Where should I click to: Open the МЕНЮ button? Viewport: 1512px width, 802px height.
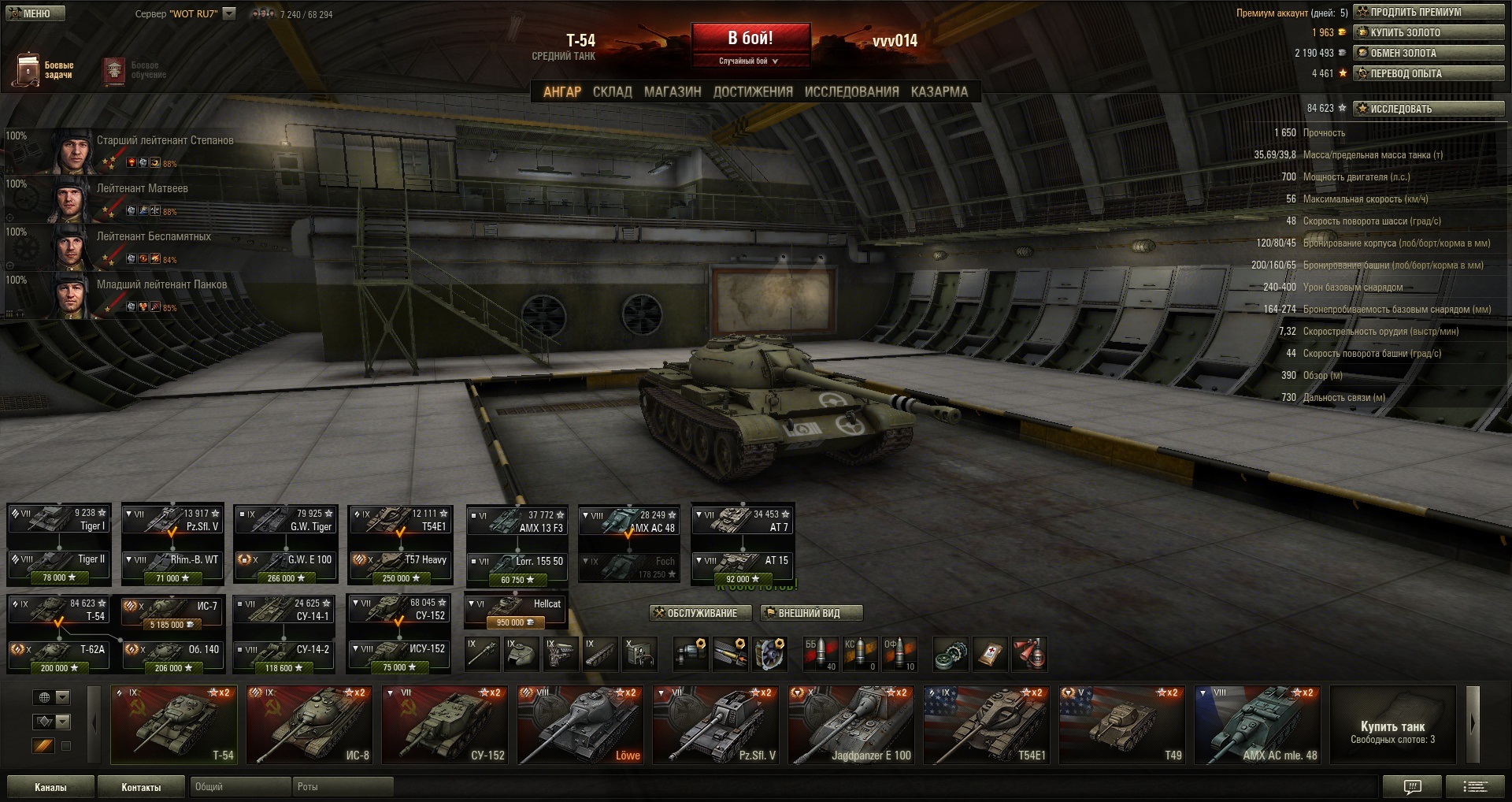point(35,13)
